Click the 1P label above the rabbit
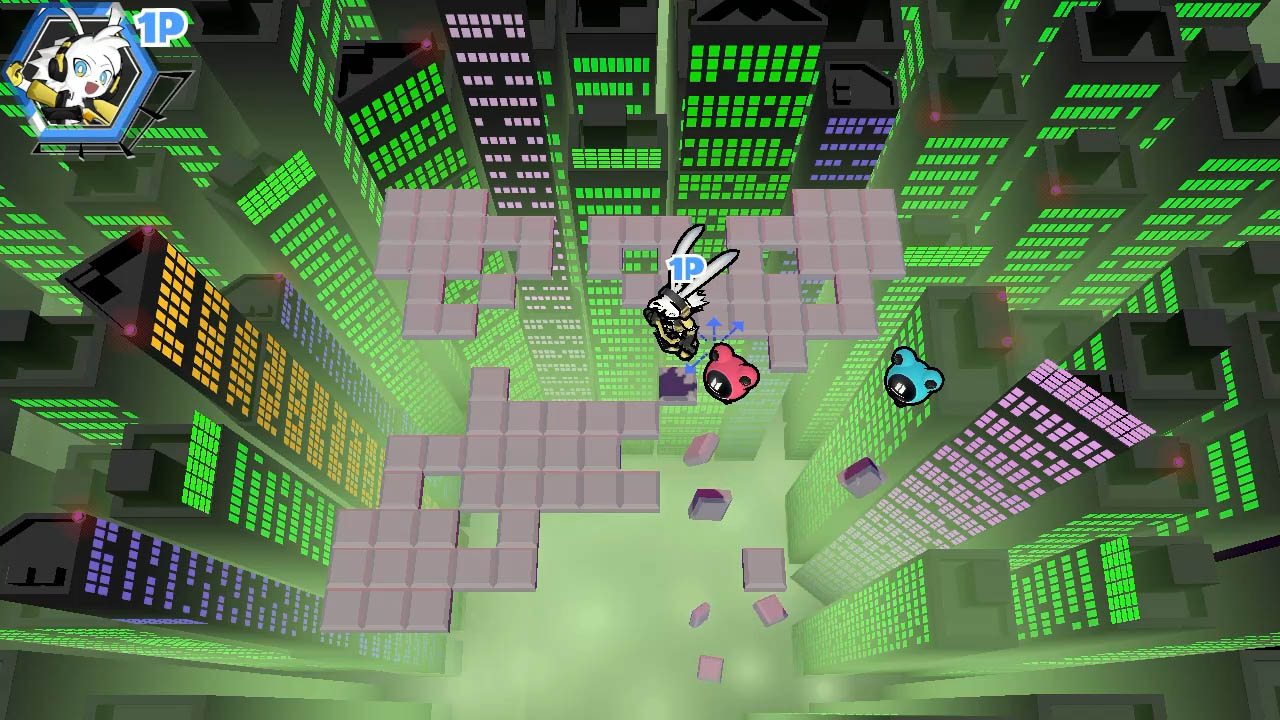The height and width of the screenshot is (720, 1280). [x=685, y=268]
